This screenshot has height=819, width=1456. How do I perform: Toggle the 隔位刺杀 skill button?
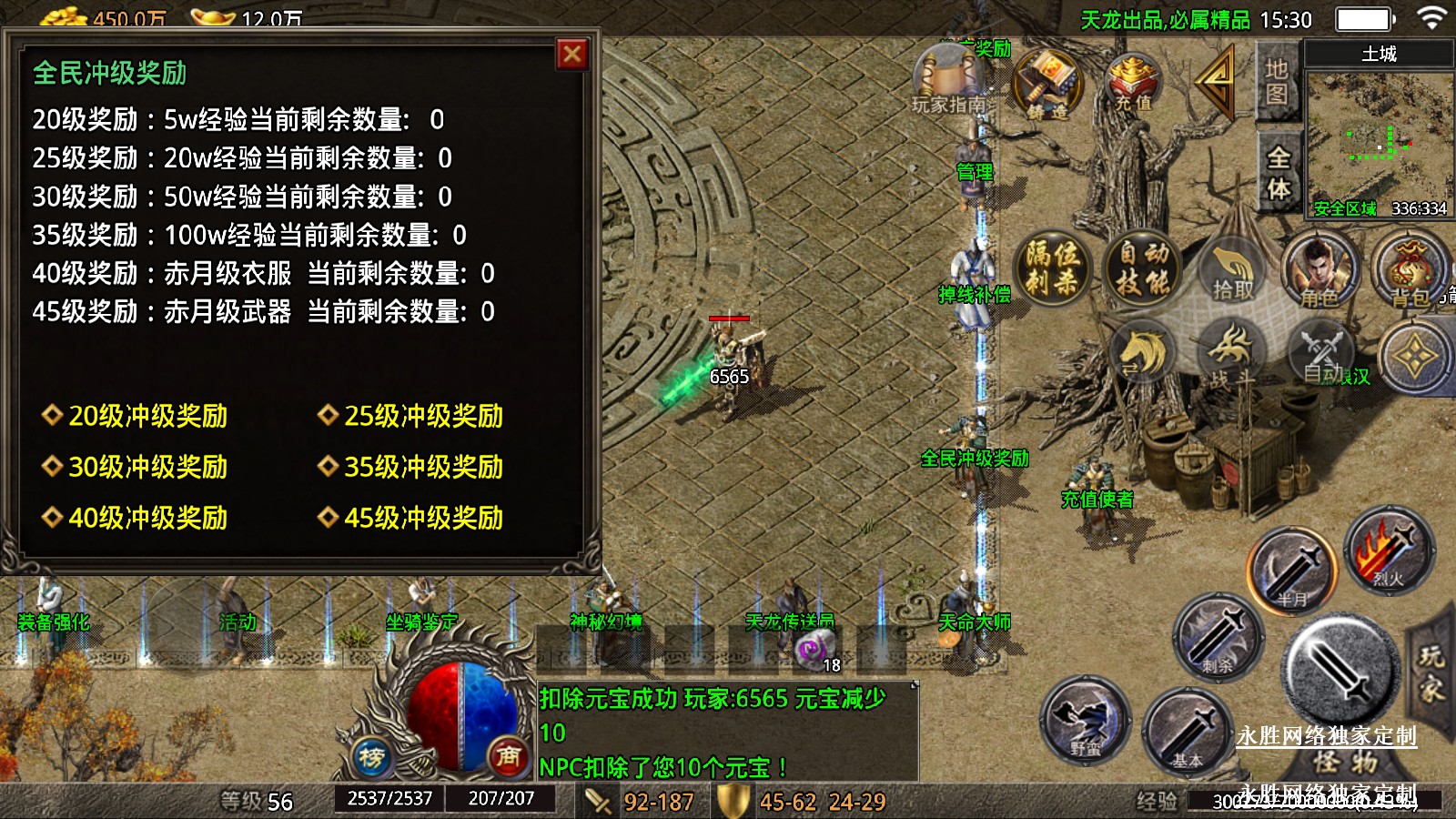[x=1052, y=268]
